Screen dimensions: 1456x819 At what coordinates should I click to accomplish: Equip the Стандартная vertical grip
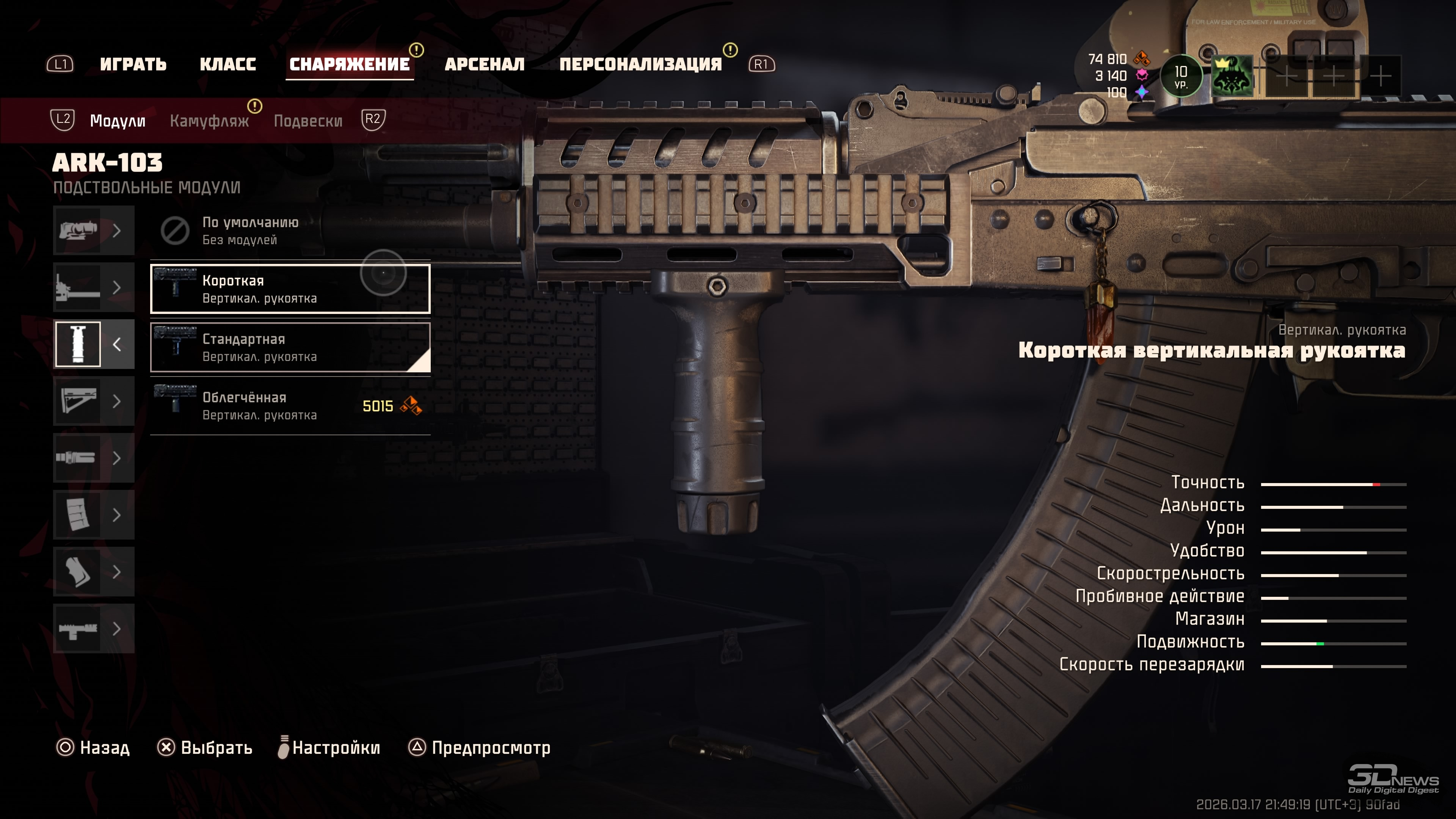289,347
